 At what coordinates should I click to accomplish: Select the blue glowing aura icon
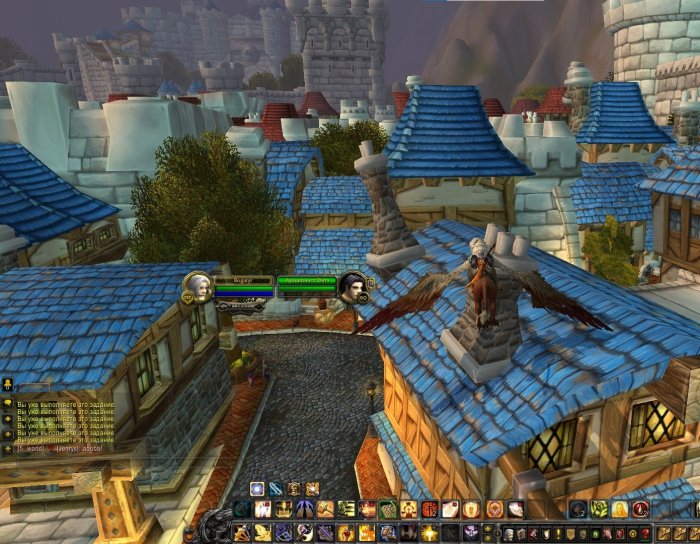tap(257, 488)
